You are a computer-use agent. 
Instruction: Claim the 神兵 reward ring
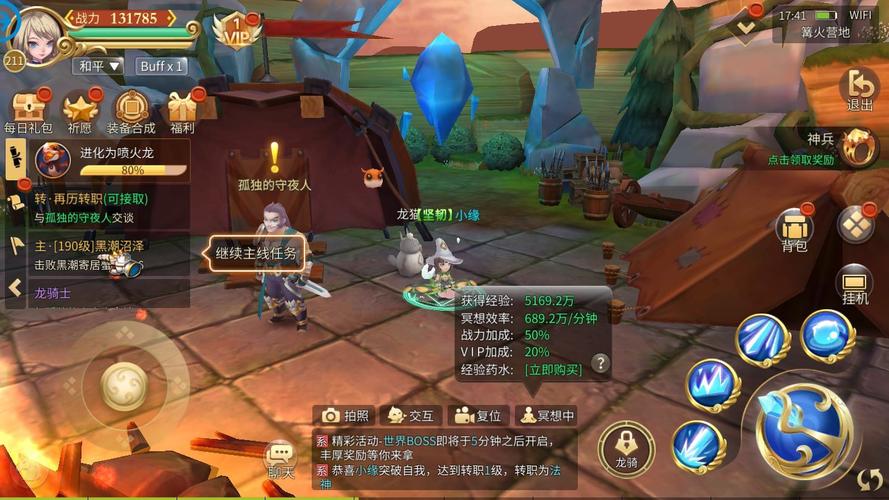coord(858,148)
